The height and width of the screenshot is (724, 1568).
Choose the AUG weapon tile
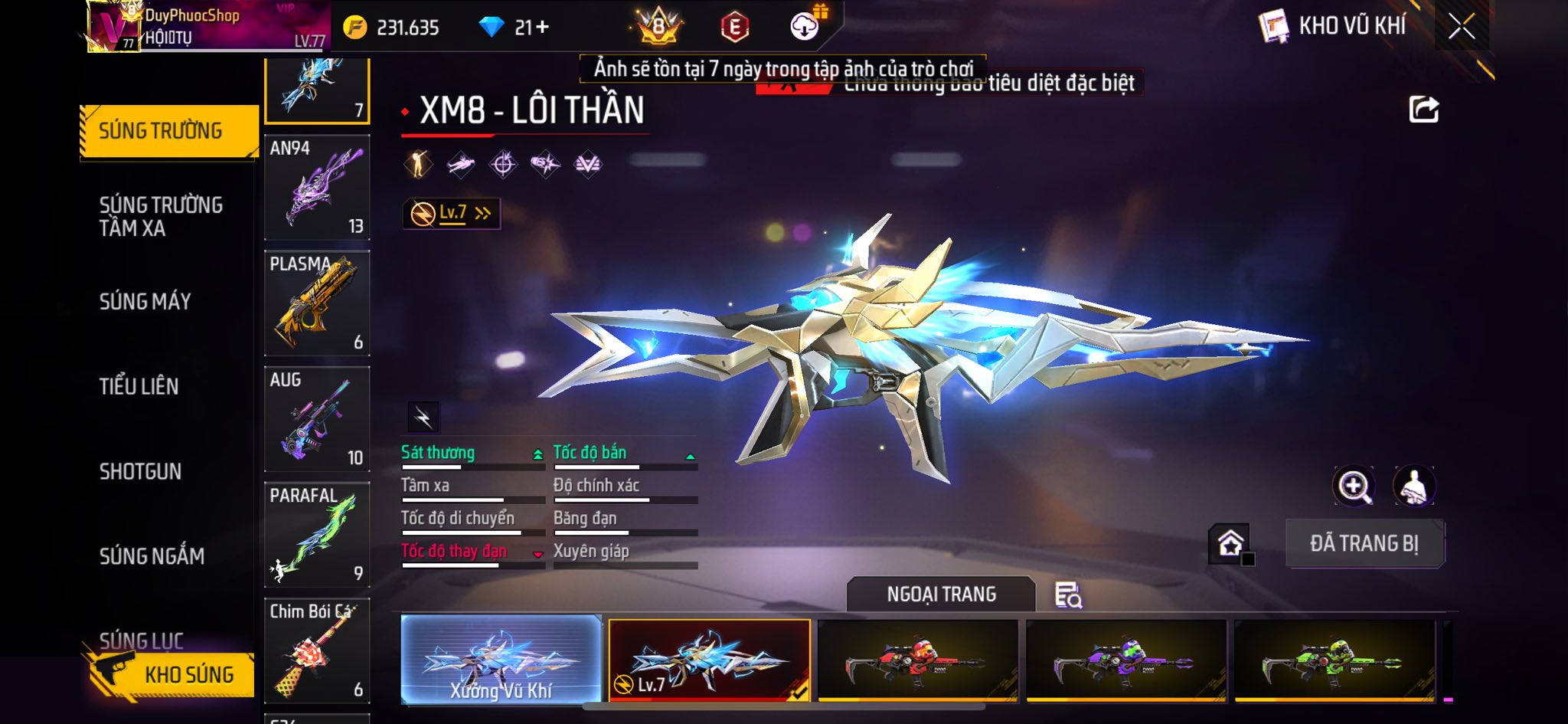[x=317, y=419]
